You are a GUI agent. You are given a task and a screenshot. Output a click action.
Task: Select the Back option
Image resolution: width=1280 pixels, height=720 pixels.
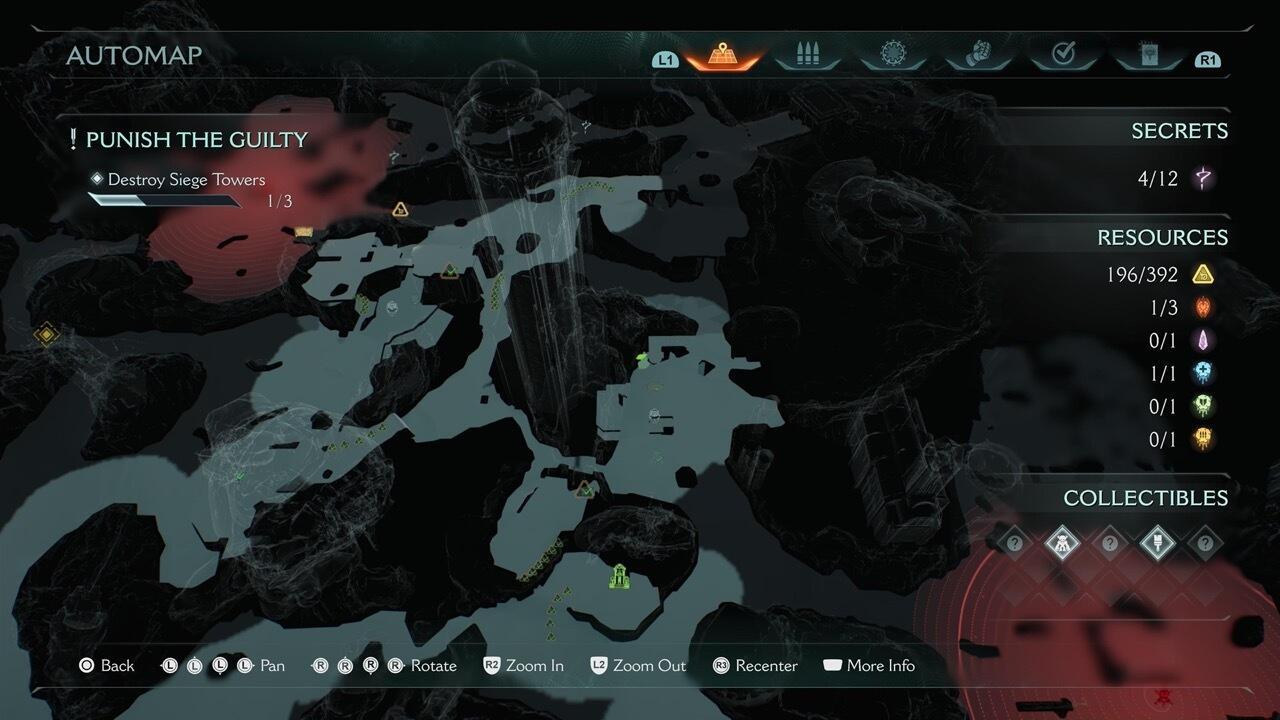pyautogui.click(x=107, y=666)
